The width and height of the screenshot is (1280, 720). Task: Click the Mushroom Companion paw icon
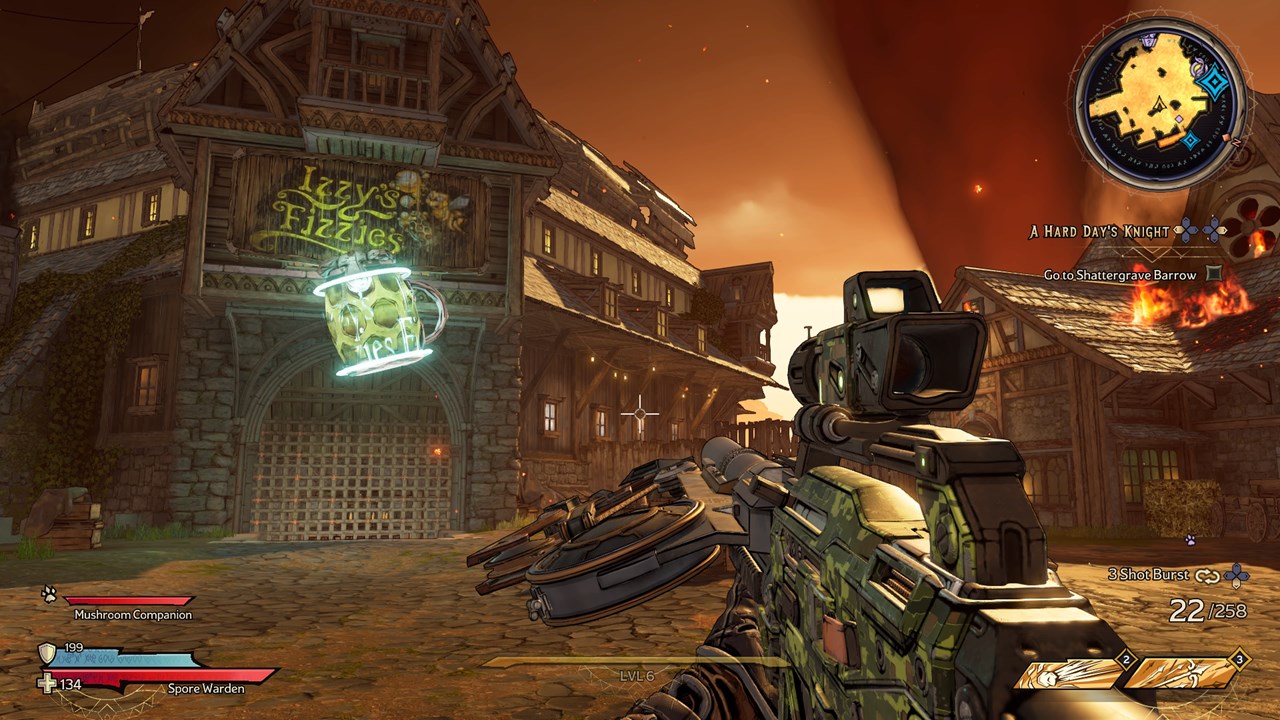49,594
